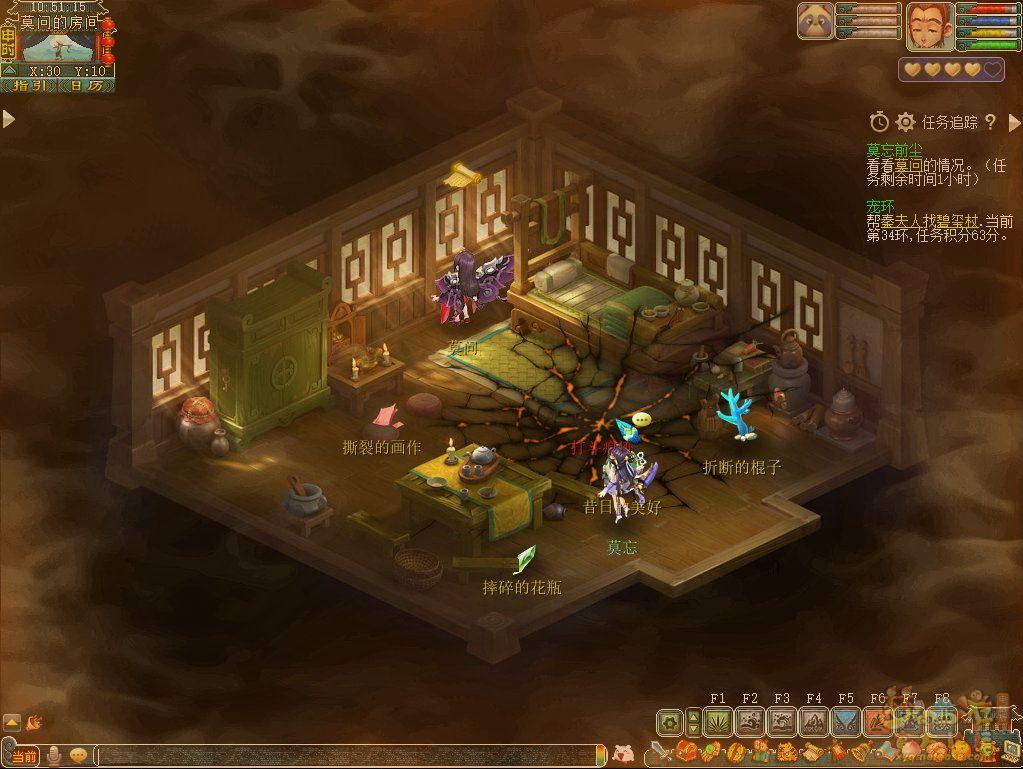1023x769 pixels.
Task: Select the 莫忘前尘 quest entry
Action: [x=895, y=151]
